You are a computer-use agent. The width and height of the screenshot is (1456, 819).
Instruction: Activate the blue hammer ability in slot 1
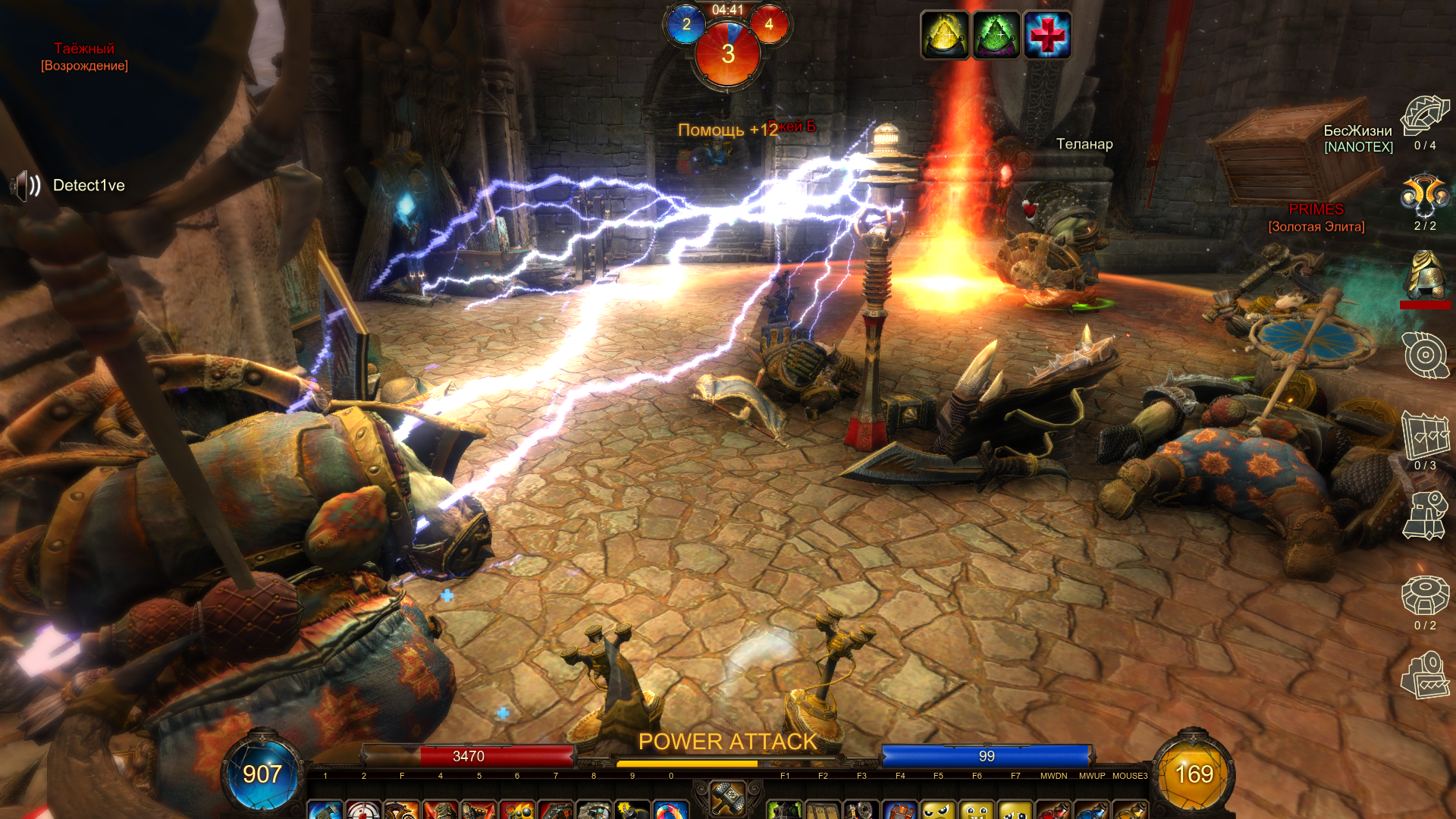[325, 811]
